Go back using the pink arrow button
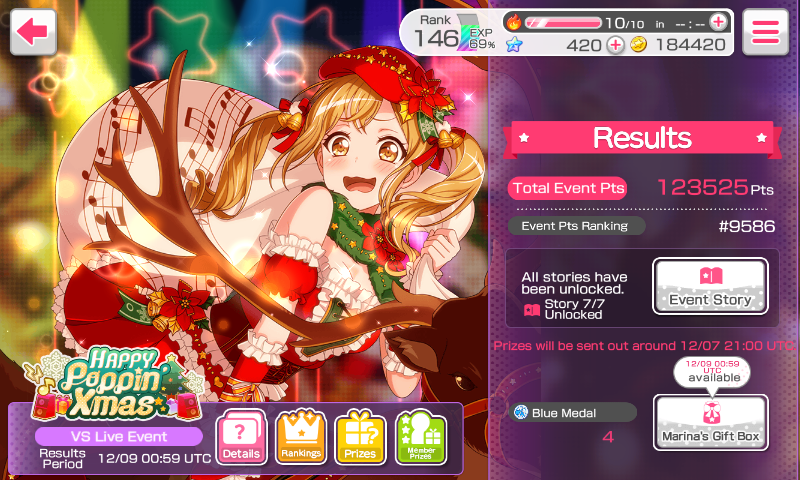Screen dimensions: 800x480 pos(33,32)
